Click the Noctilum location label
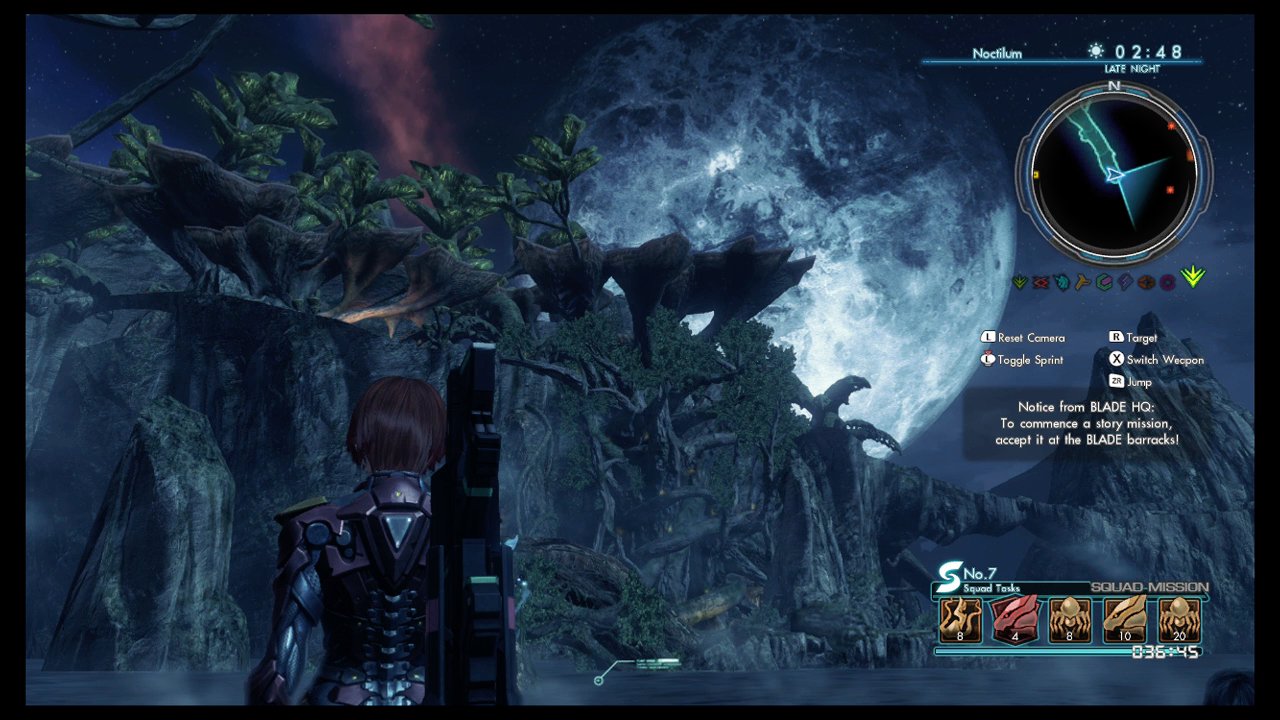Screen dimensions: 1280x720 pos(997,53)
